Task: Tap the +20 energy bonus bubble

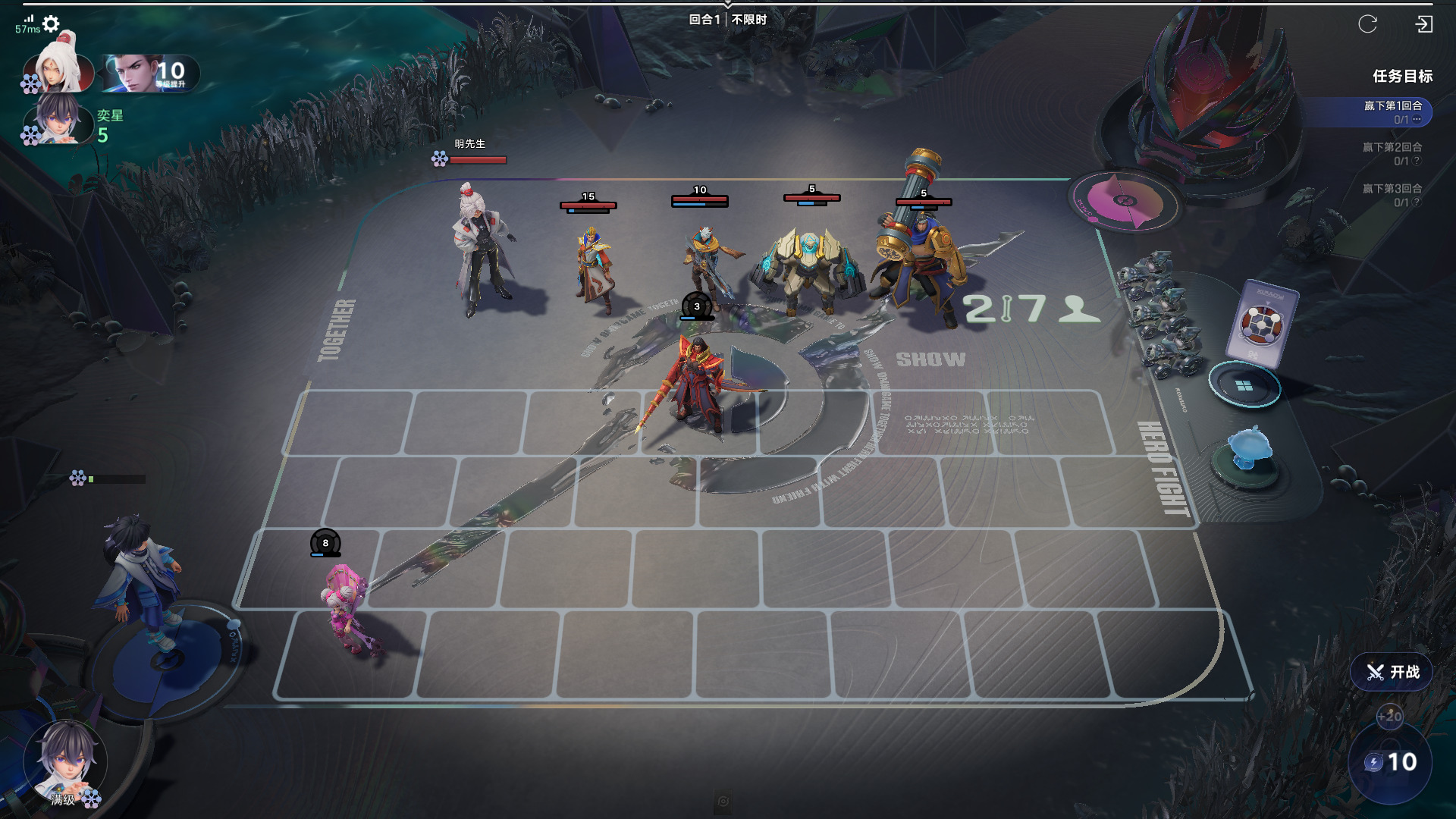Action: point(1389,716)
